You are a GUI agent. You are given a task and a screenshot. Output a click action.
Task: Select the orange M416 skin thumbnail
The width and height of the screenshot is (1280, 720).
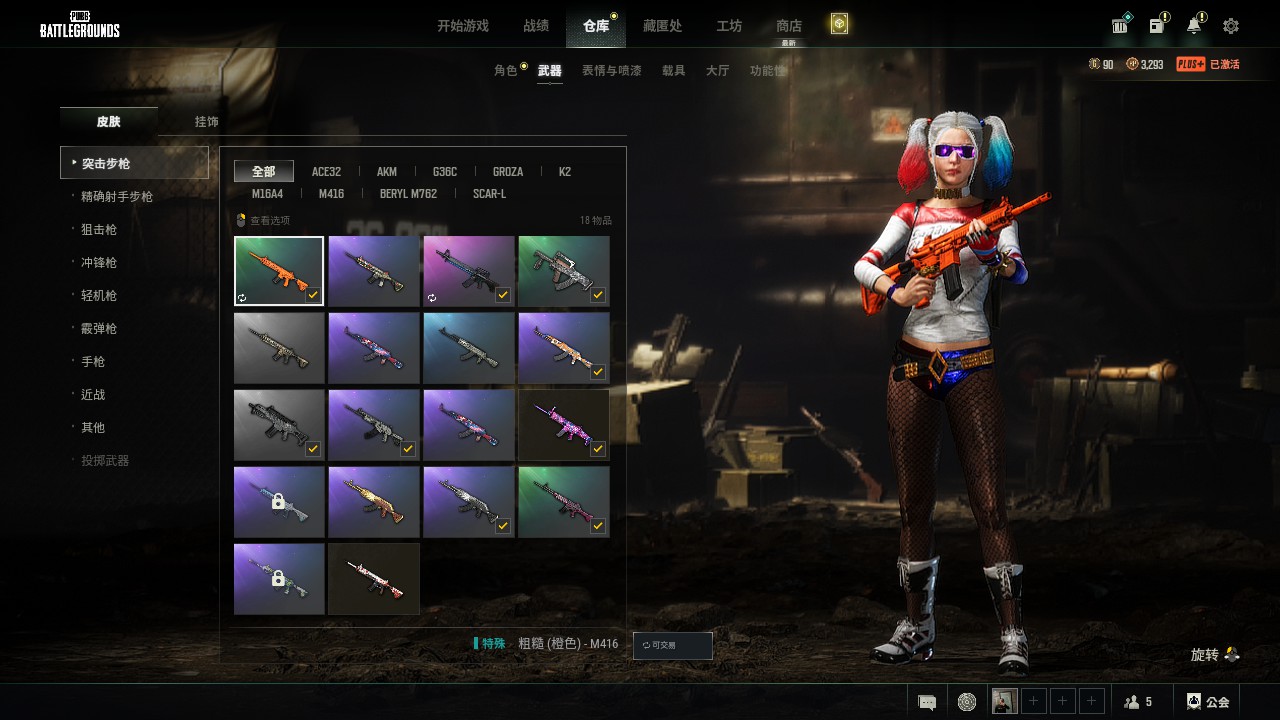pos(279,271)
